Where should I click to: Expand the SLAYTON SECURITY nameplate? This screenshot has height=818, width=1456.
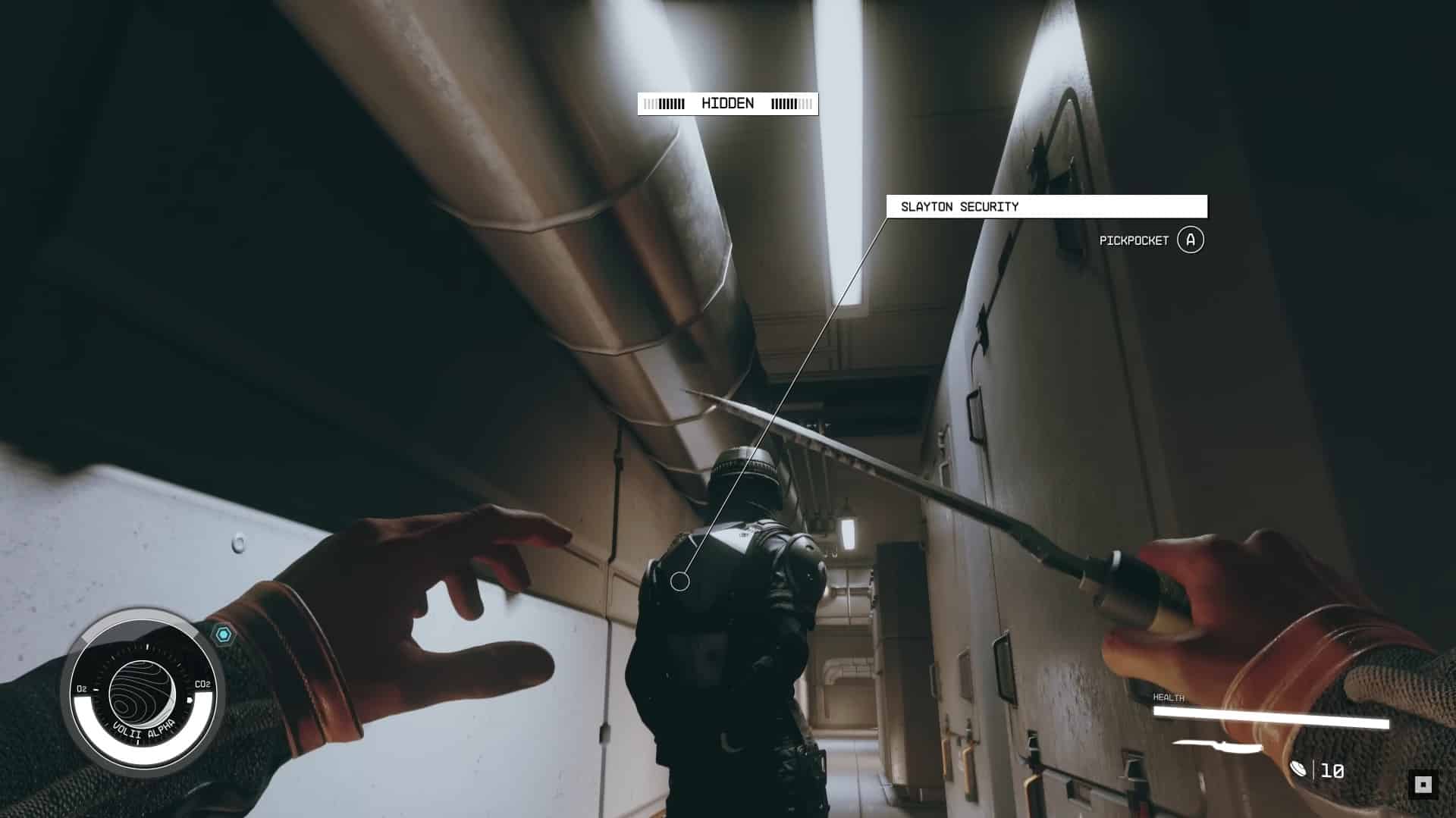pos(1046,205)
